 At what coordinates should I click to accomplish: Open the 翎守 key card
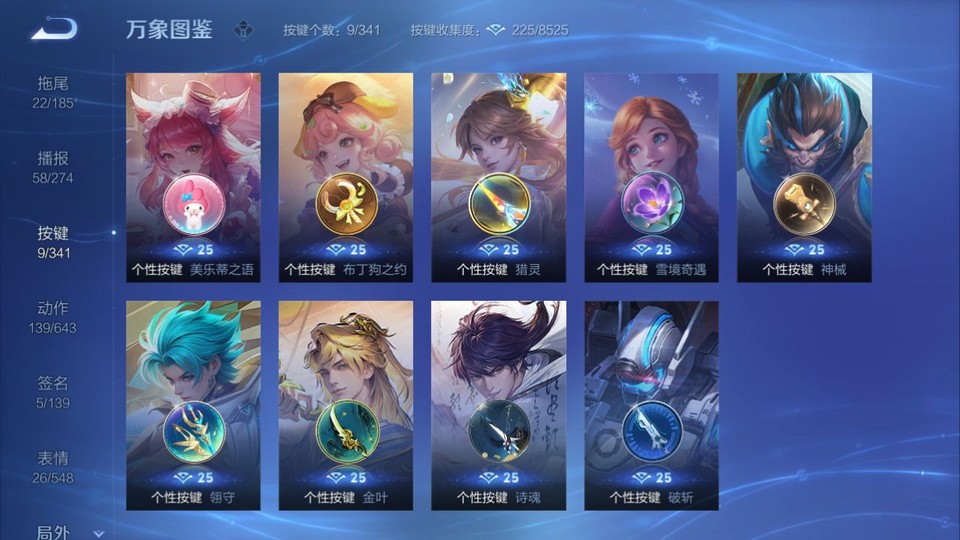[193, 405]
